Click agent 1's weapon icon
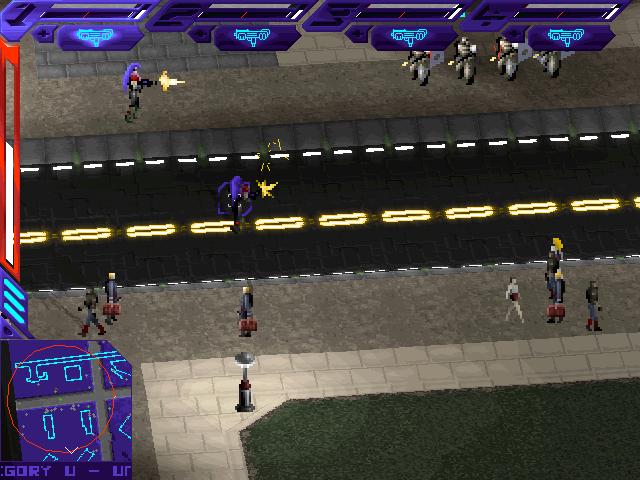Viewport: 640px width, 480px height. click(x=96, y=37)
